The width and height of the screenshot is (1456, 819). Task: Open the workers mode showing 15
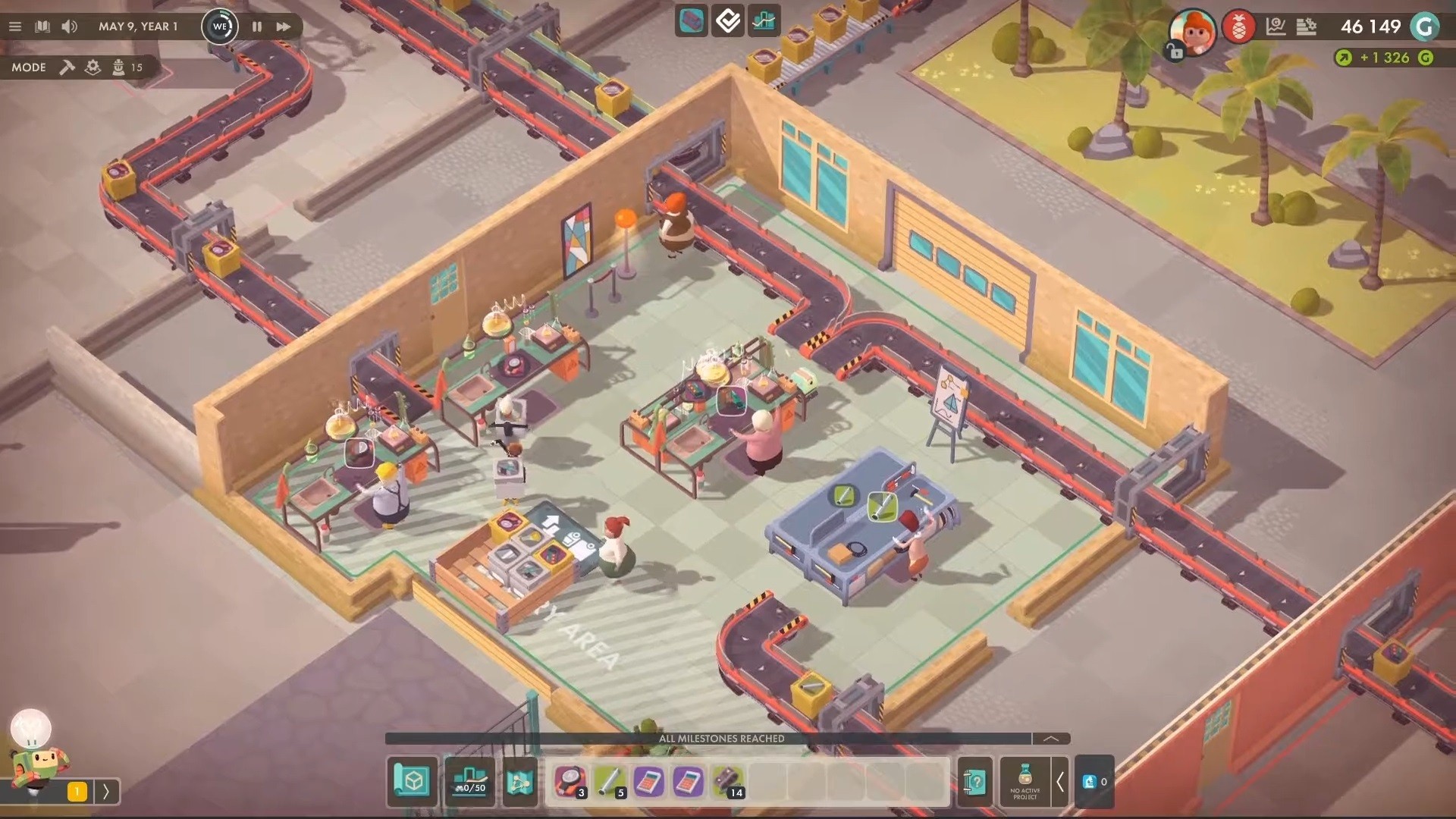pyautogui.click(x=127, y=67)
